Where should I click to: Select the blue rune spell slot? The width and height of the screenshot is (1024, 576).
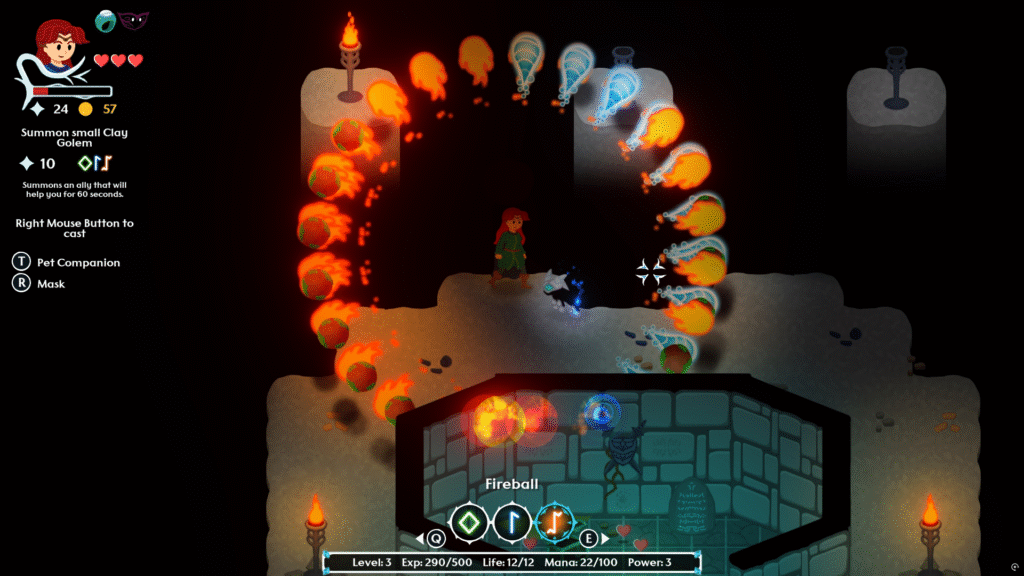513,521
